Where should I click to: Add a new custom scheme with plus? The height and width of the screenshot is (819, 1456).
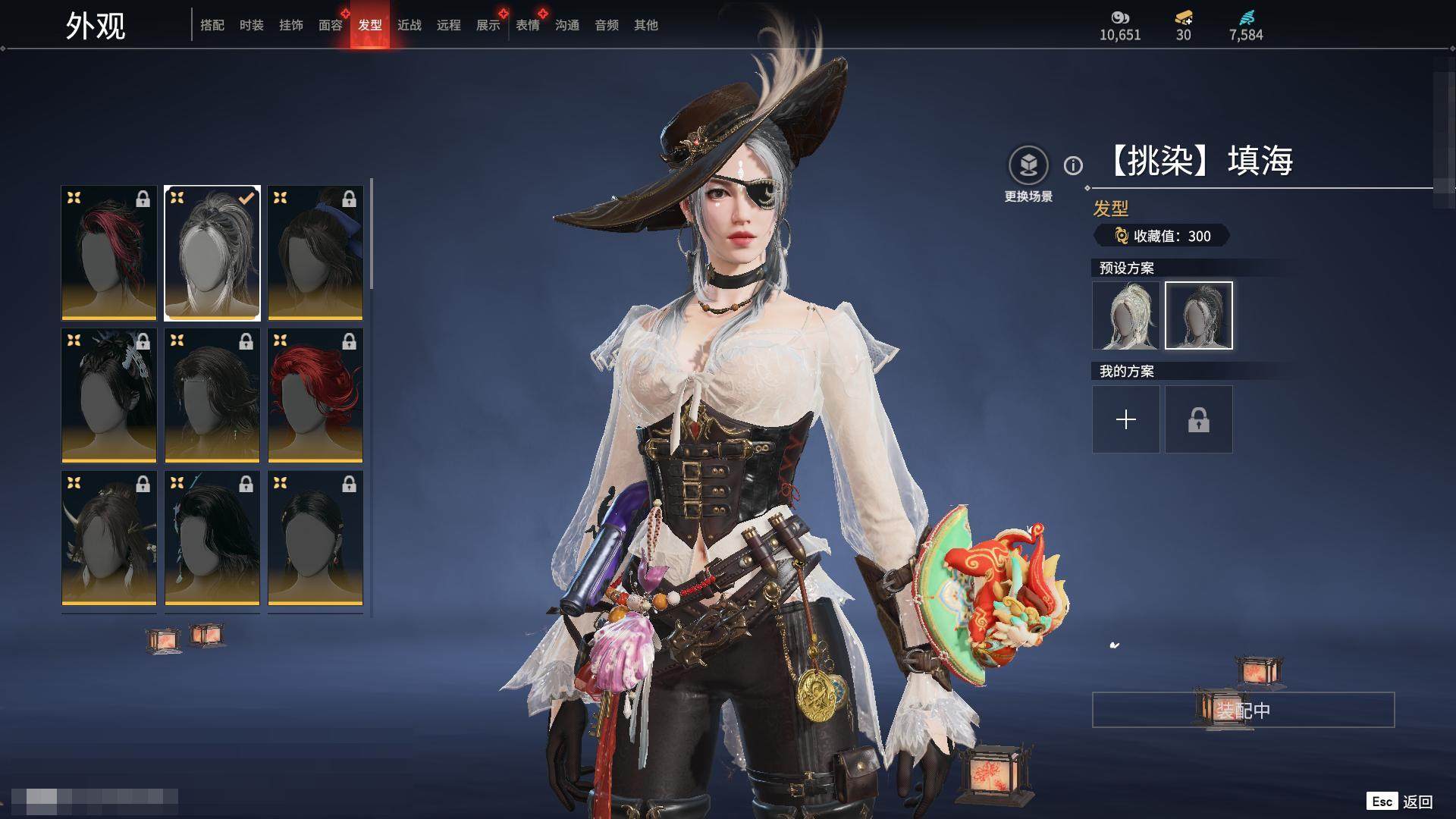1126,419
